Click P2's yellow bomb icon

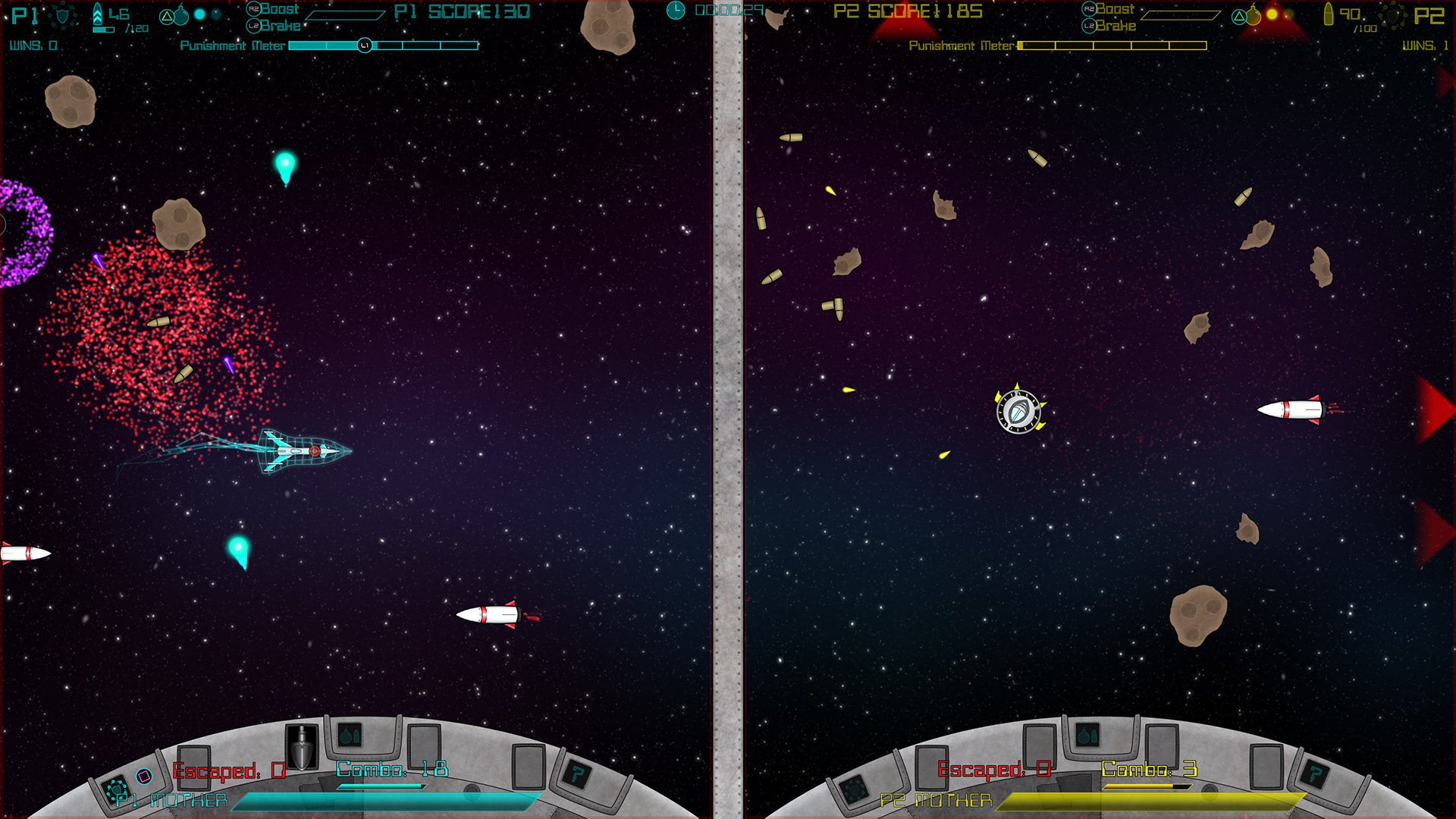pyautogui.click(x=1253, y=16)
